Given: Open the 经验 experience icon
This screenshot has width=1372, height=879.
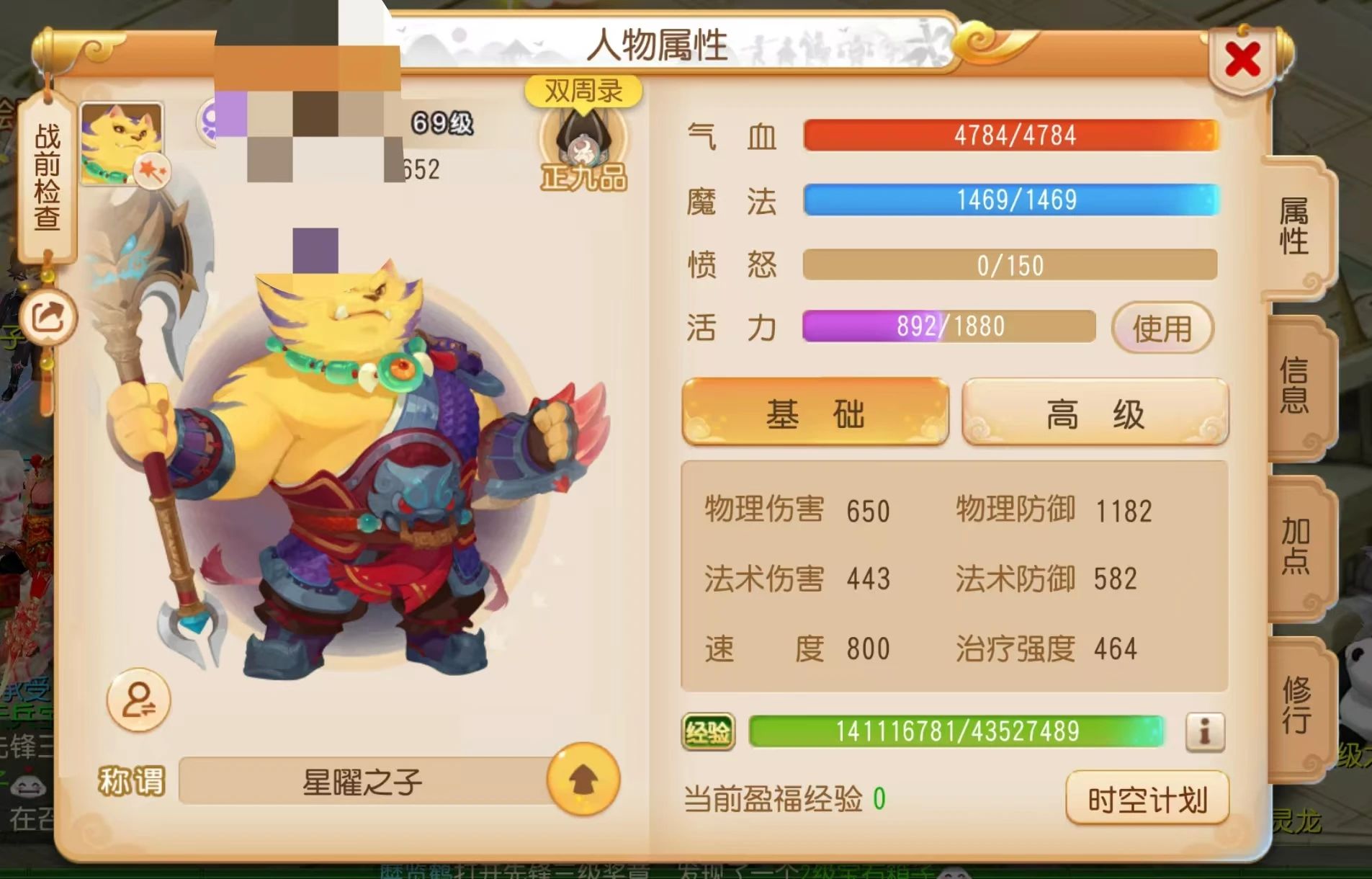Looking at the screenshot, I should click(x=710, y=732).
